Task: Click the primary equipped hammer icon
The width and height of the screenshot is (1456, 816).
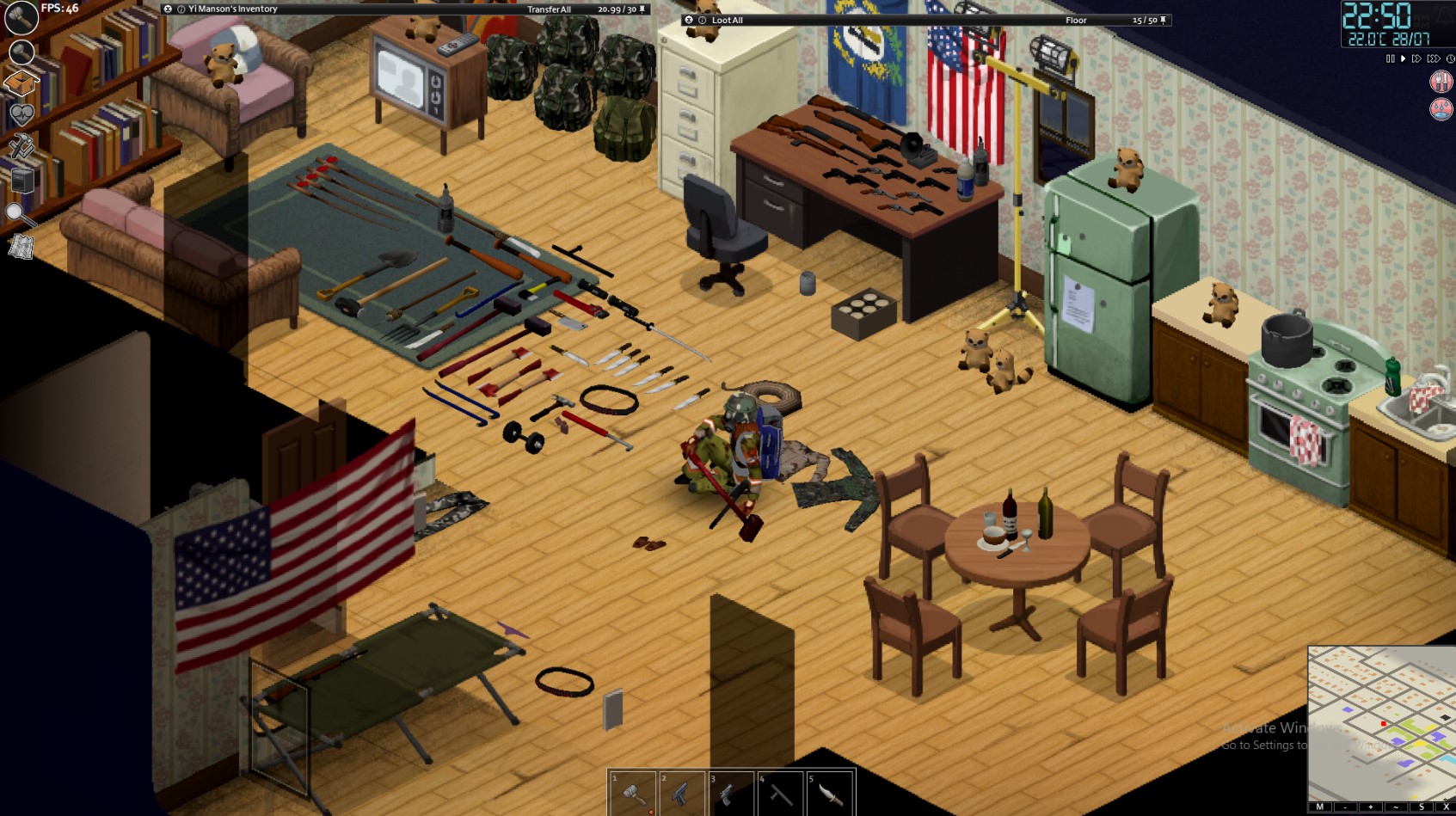Action: click(21, 17)
